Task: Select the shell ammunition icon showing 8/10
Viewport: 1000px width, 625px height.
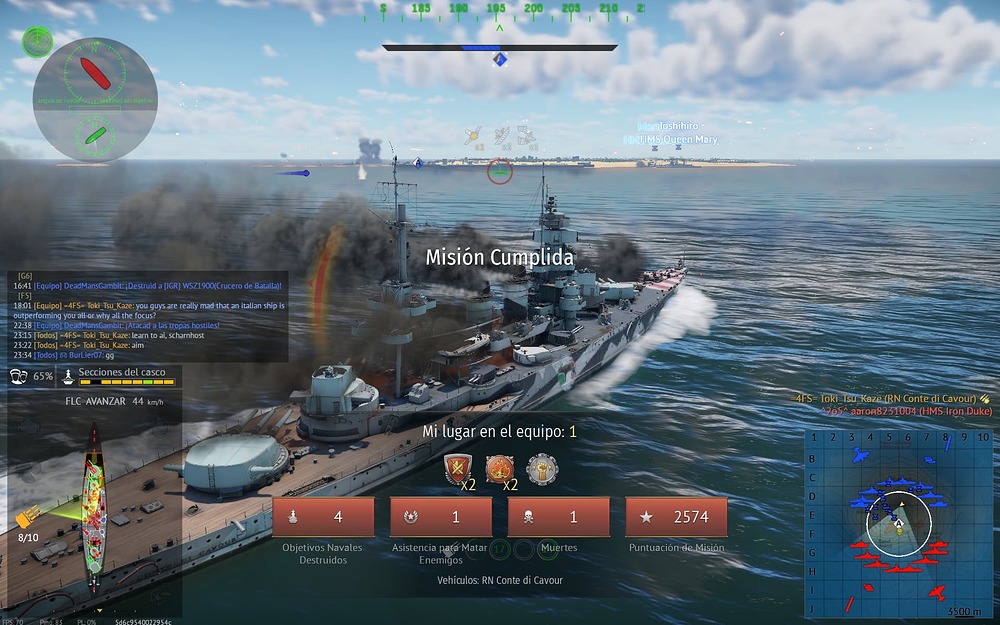Action: coord(28,518)
